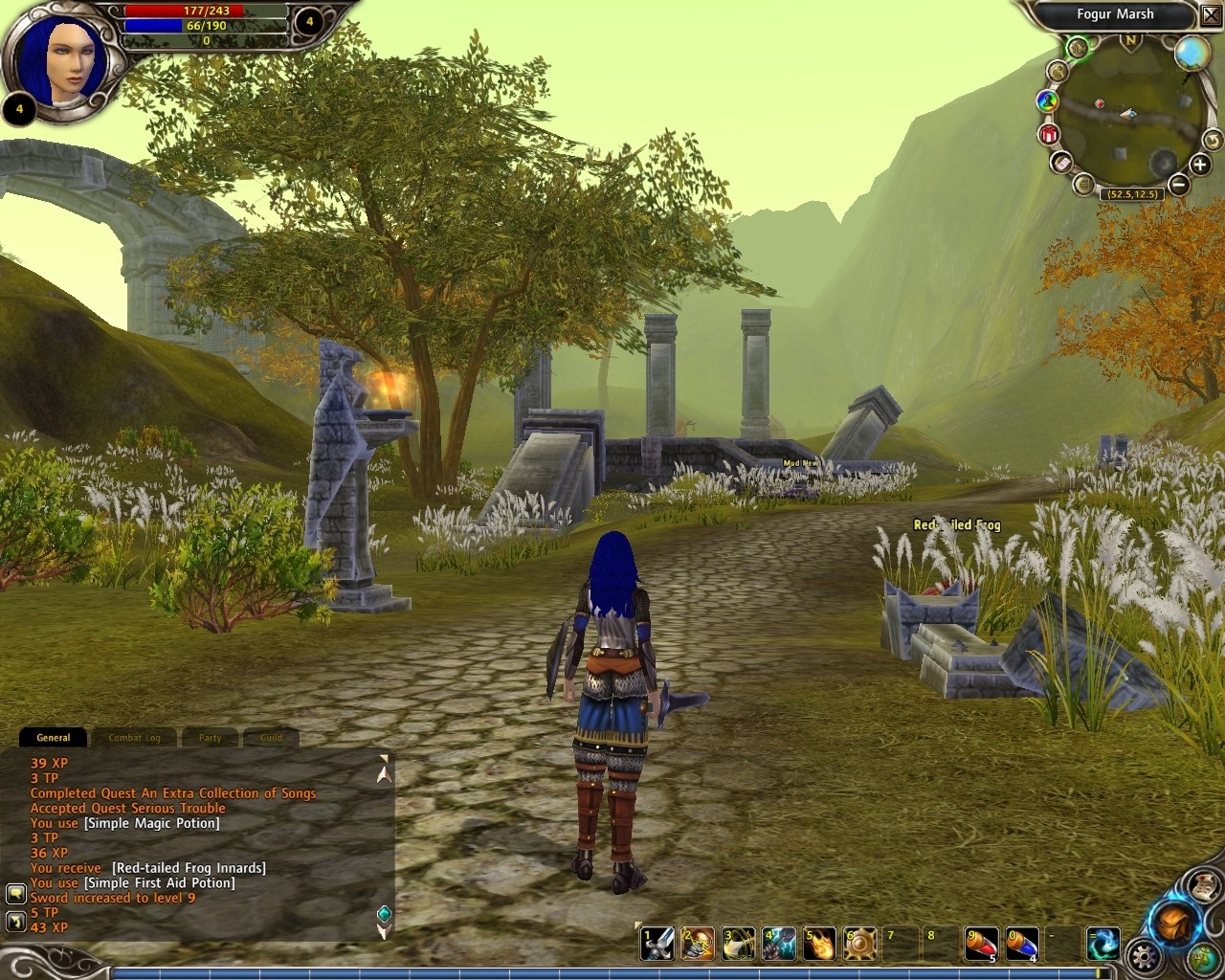Drink the blue potion in slot 0

1021,944
